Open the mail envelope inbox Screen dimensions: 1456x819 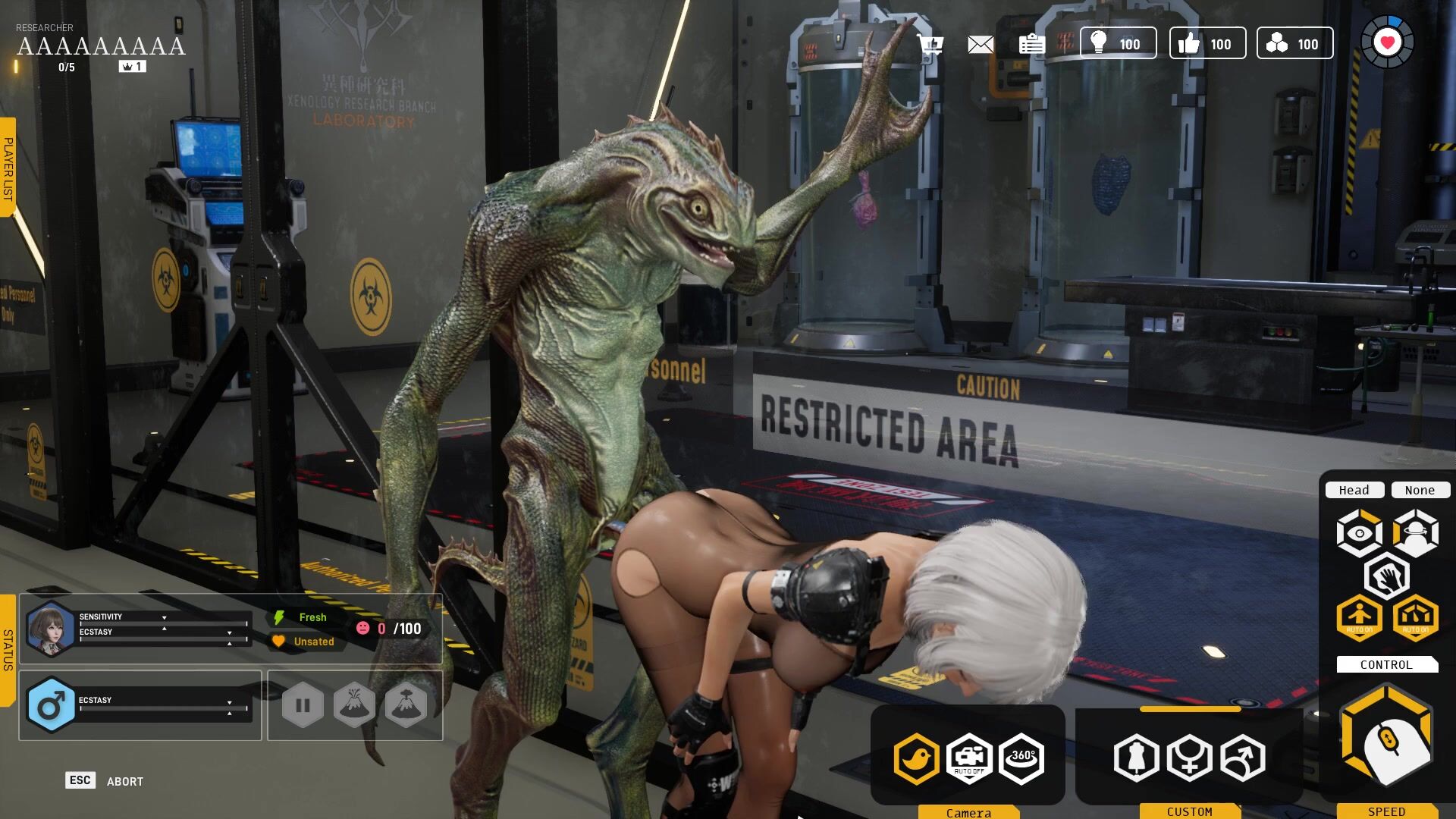[981, 45]
